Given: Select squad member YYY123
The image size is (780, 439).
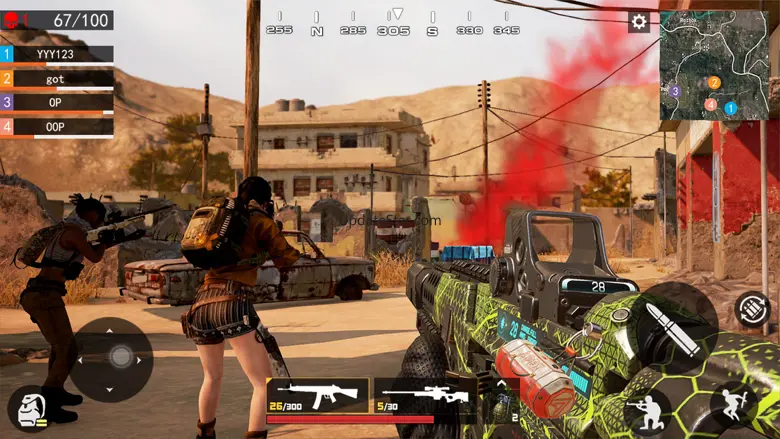Looking at the screenshot, I should coord(57,54).
